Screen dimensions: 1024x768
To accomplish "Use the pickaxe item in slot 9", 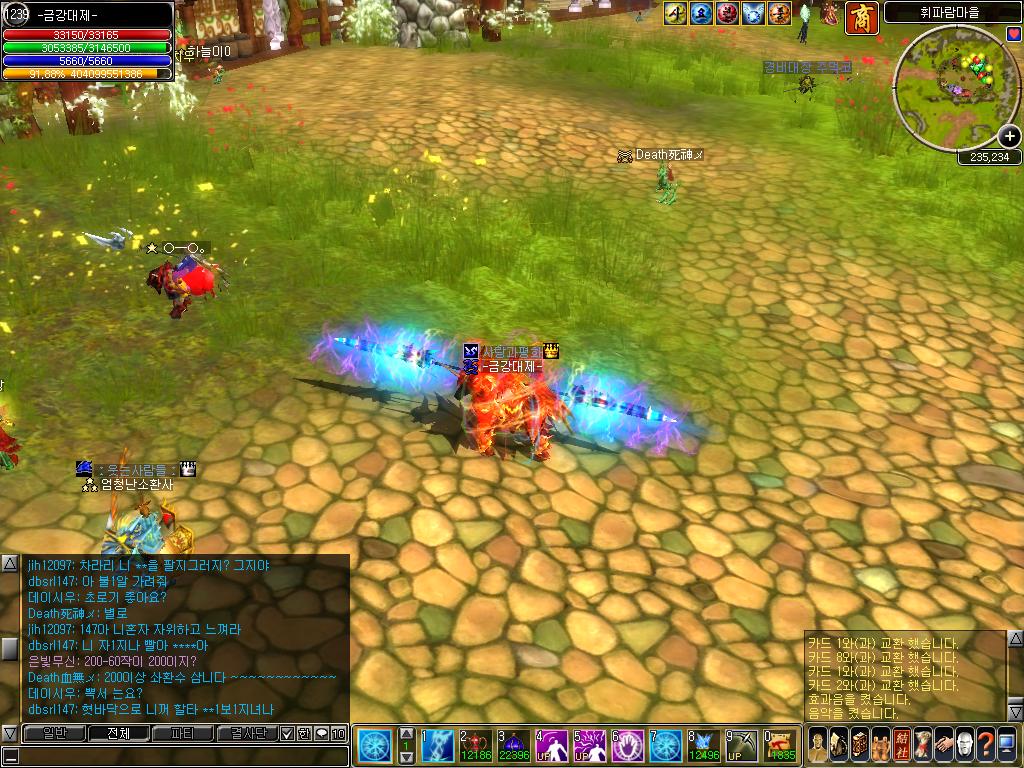I will pos(741,746).
